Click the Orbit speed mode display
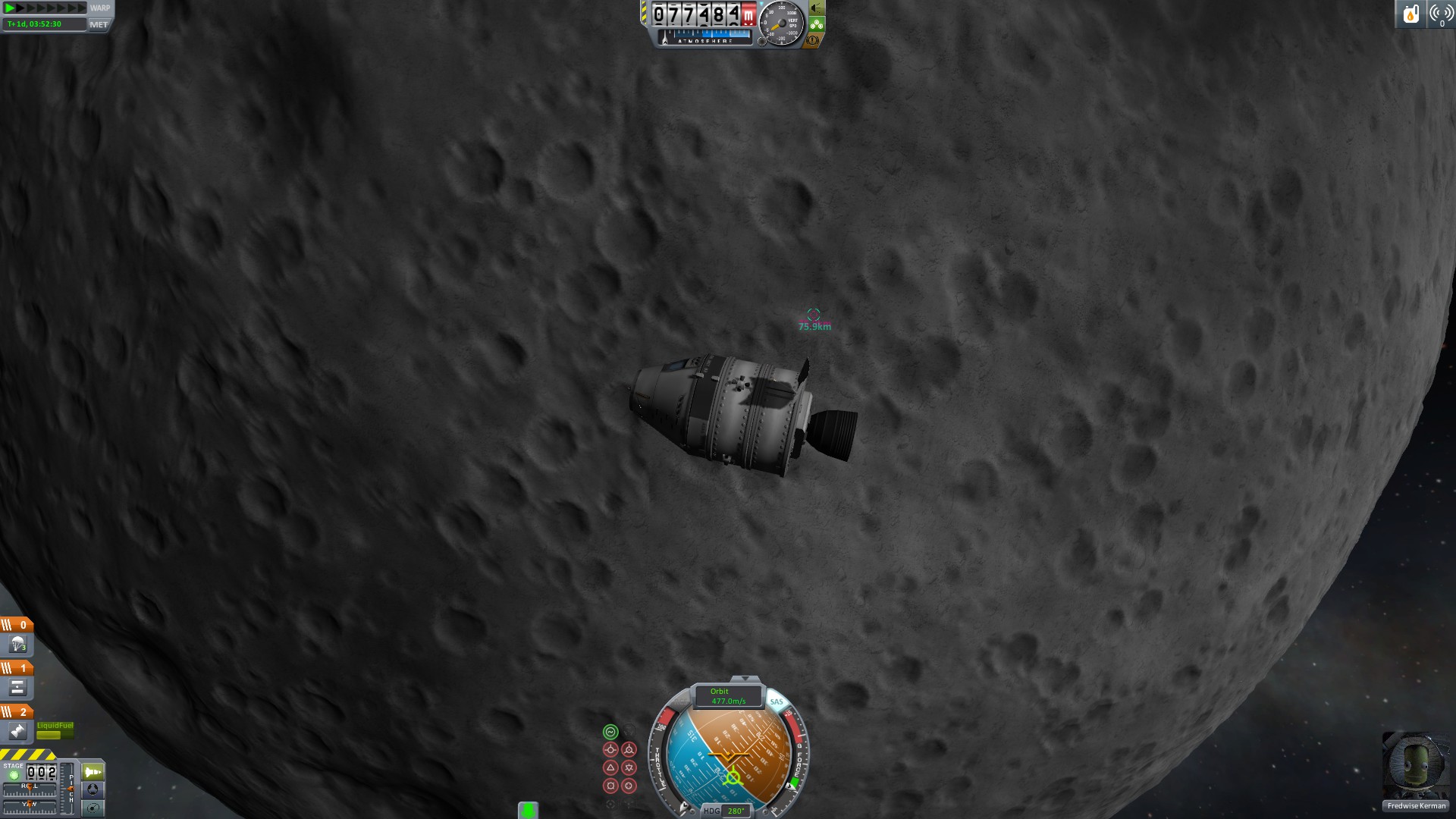This screenshot has width=1456, height=819. pos(728,696)
